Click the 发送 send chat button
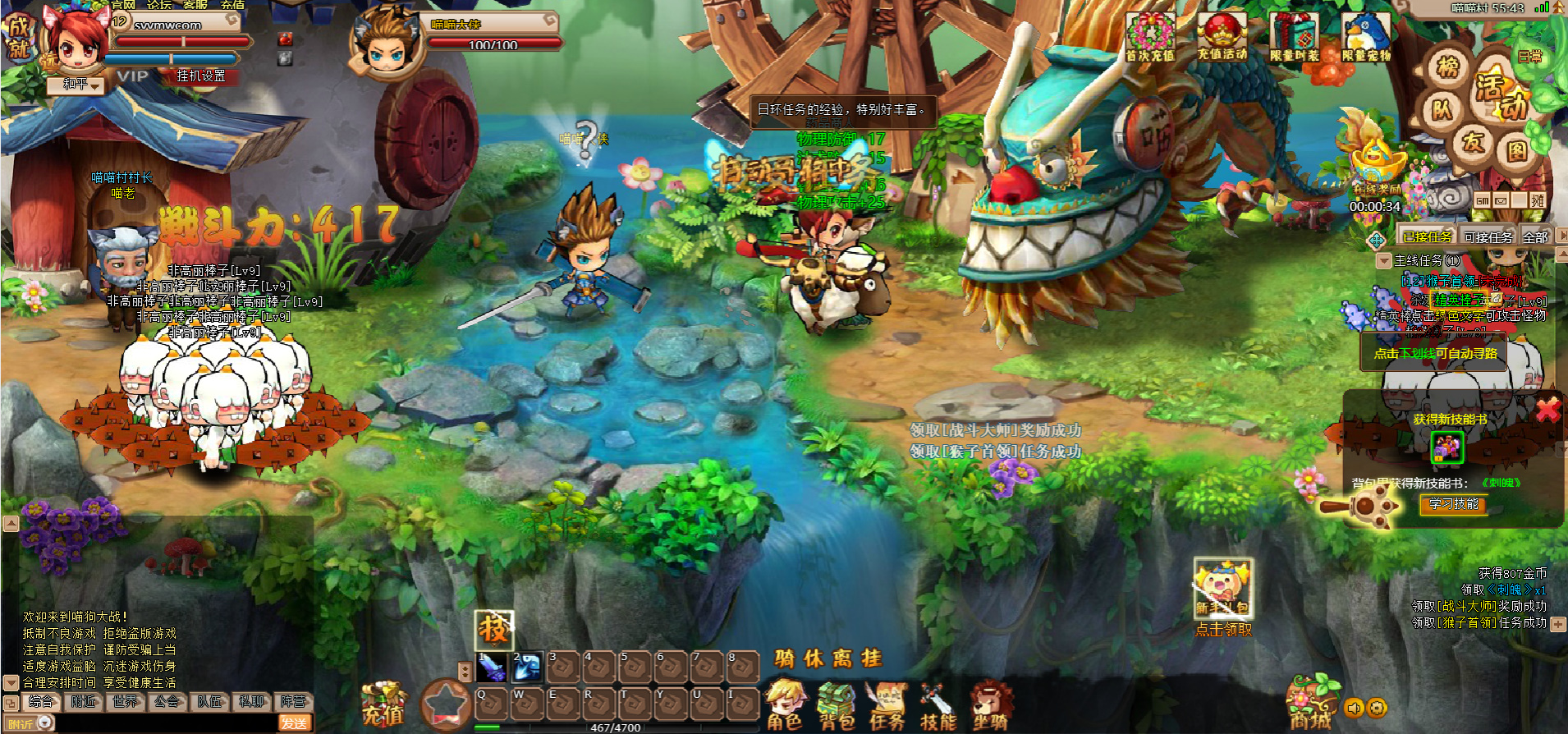Image resolution: width=1568 pixels, height=734 pixels. pyautogui.click(x=294, y=723)
